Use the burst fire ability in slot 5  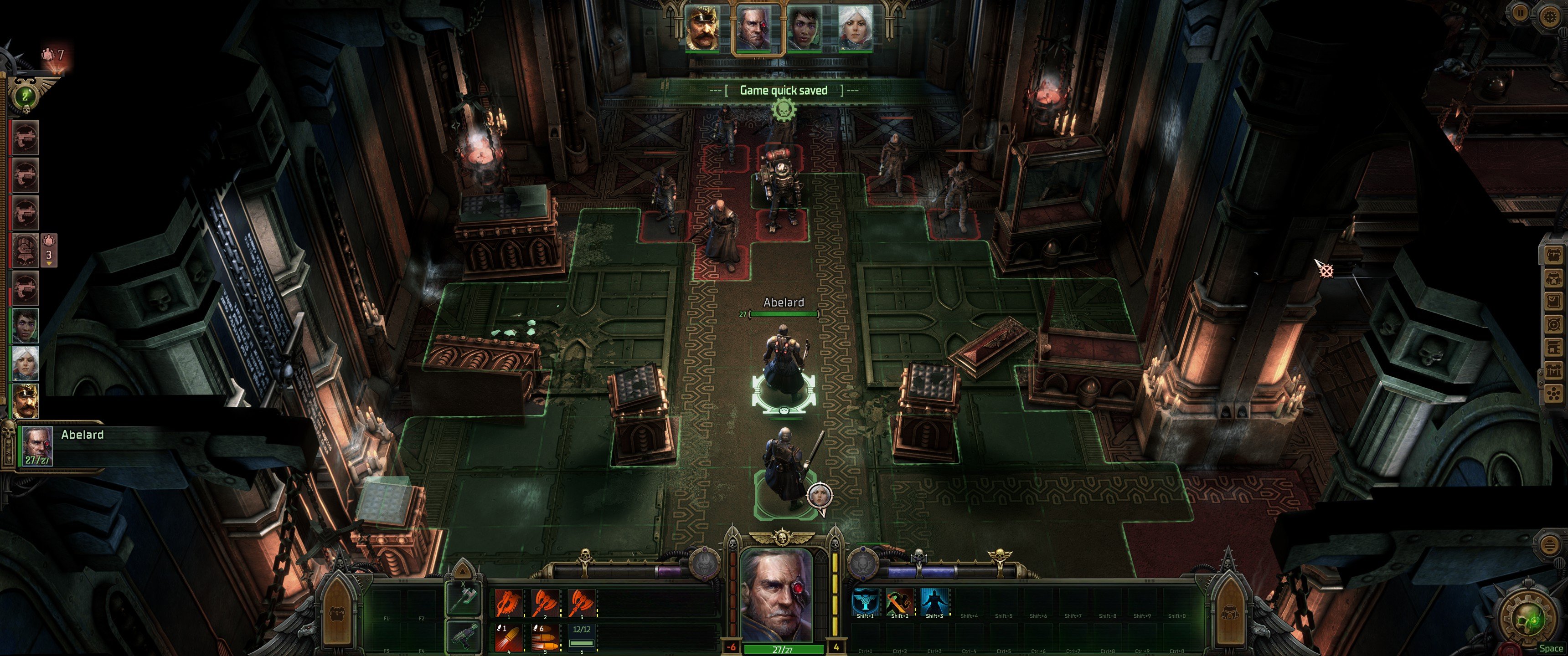pos(544,636)
